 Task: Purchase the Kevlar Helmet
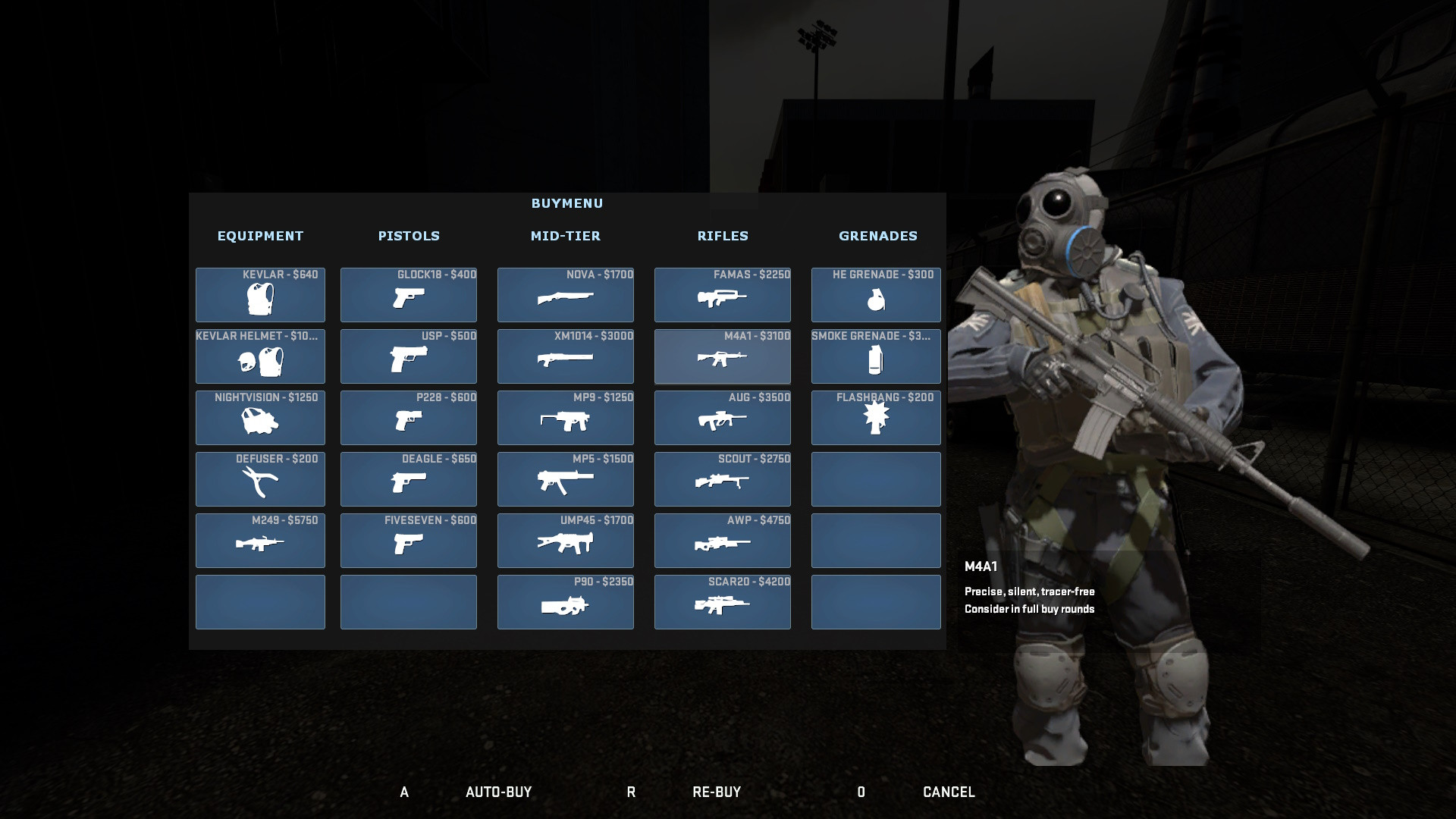(260, 356)
